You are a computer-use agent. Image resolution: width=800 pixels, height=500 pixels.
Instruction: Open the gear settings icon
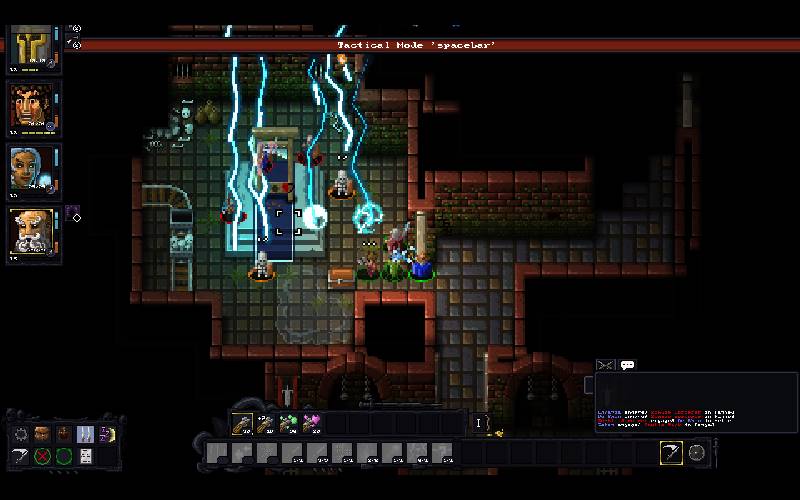click(21, 434)
